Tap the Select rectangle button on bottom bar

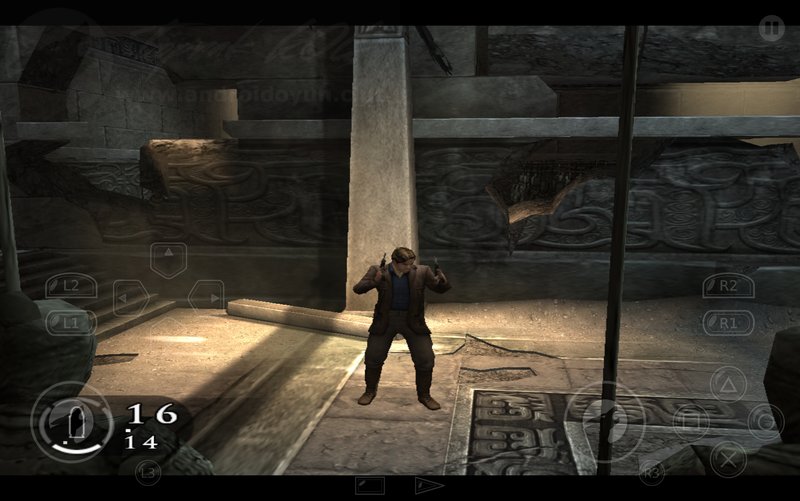coord(370,486)
